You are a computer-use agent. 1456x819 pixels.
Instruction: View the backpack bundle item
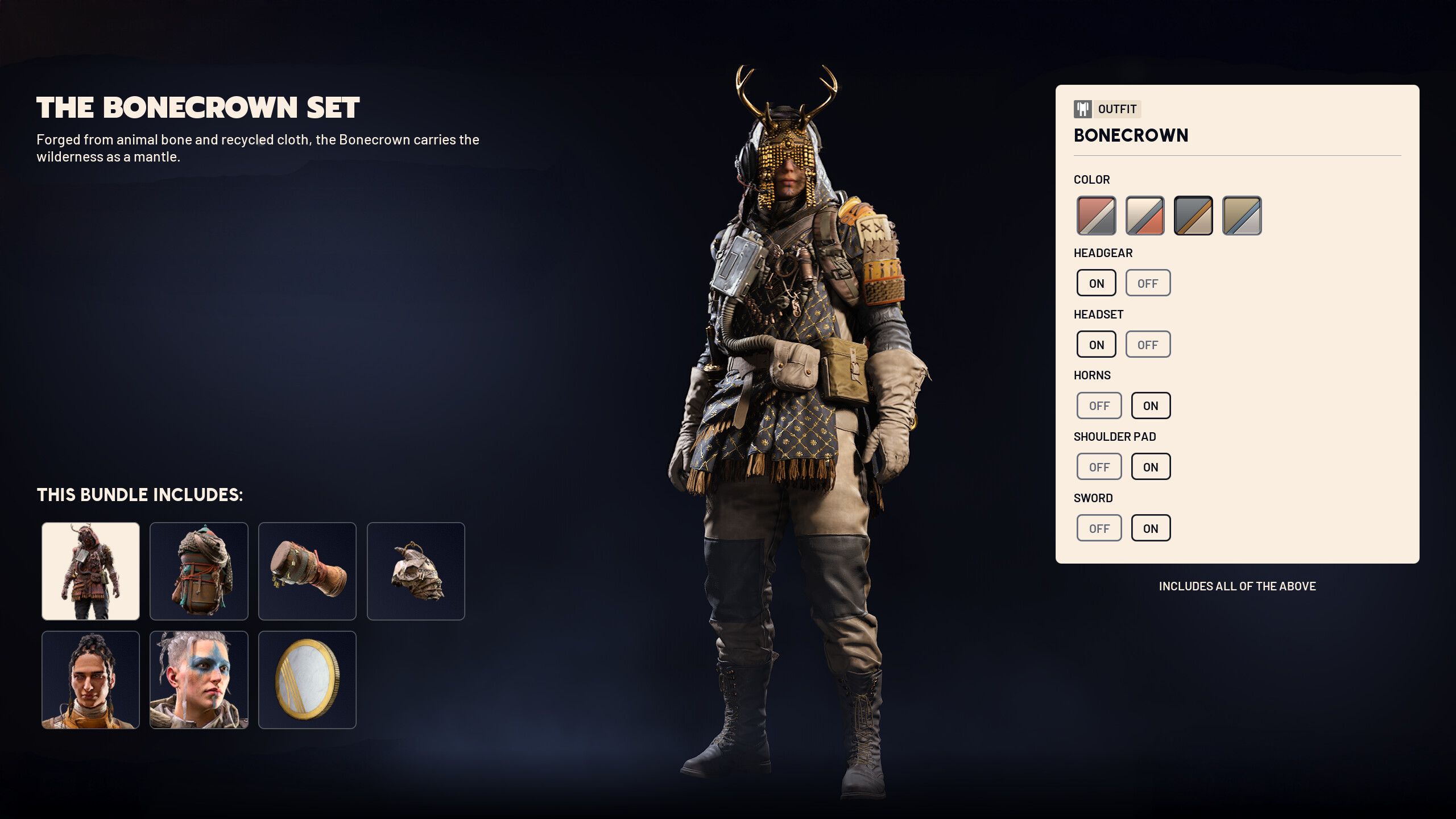pos(199,571)
